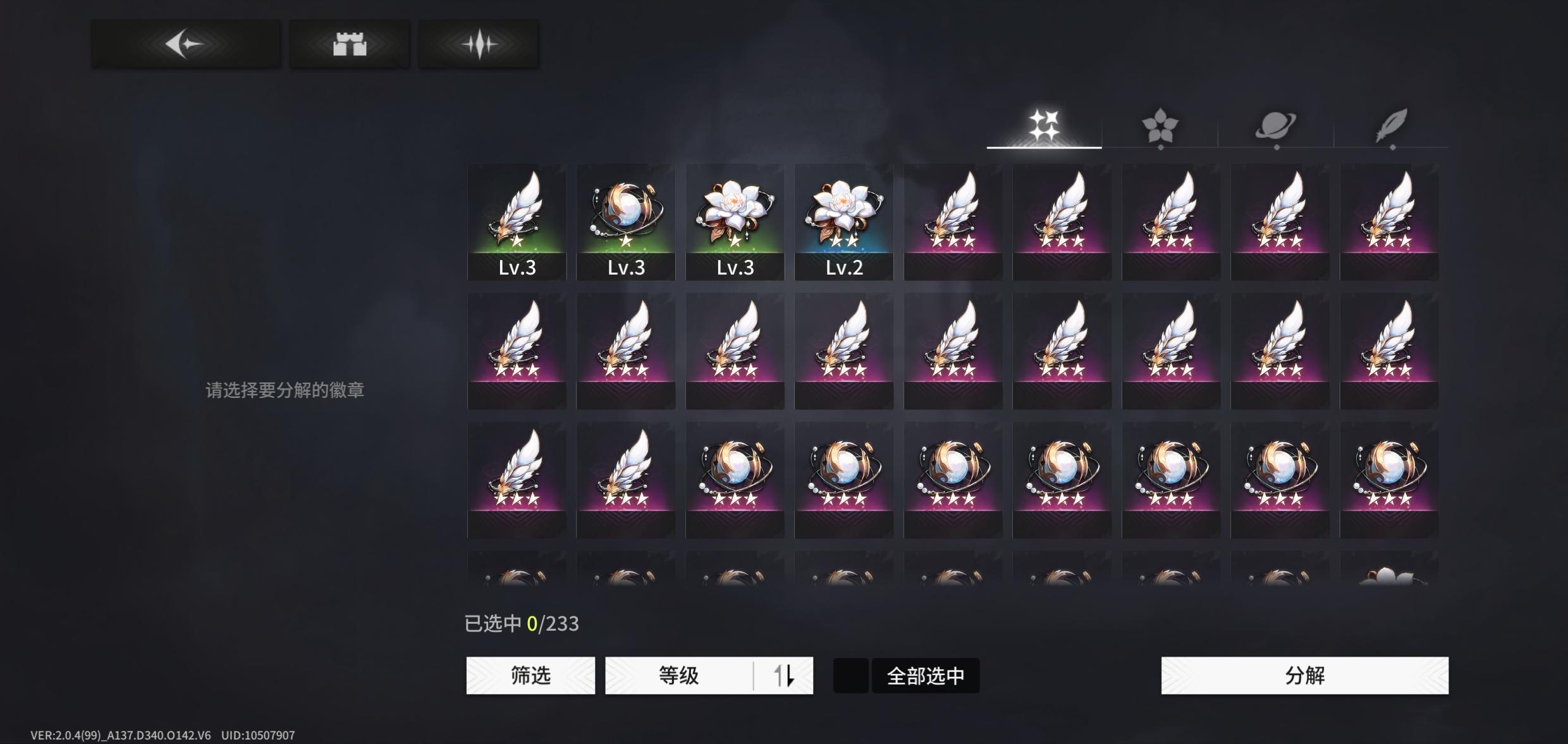
Task: Toggle 全部选中 to select all badges
Action: [x=925, y=675]
